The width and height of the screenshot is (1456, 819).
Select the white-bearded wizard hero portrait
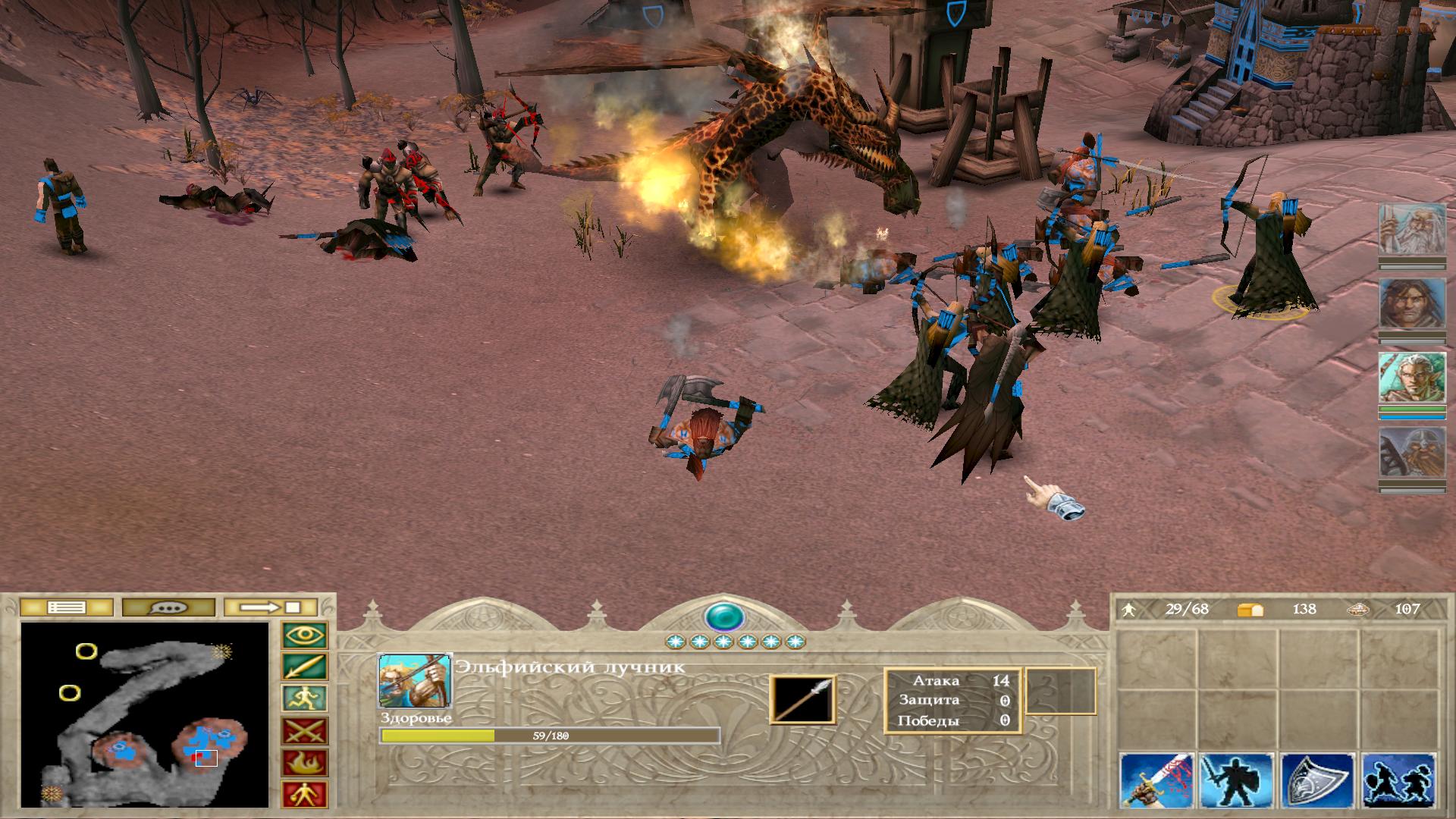tap(1401, 230)
